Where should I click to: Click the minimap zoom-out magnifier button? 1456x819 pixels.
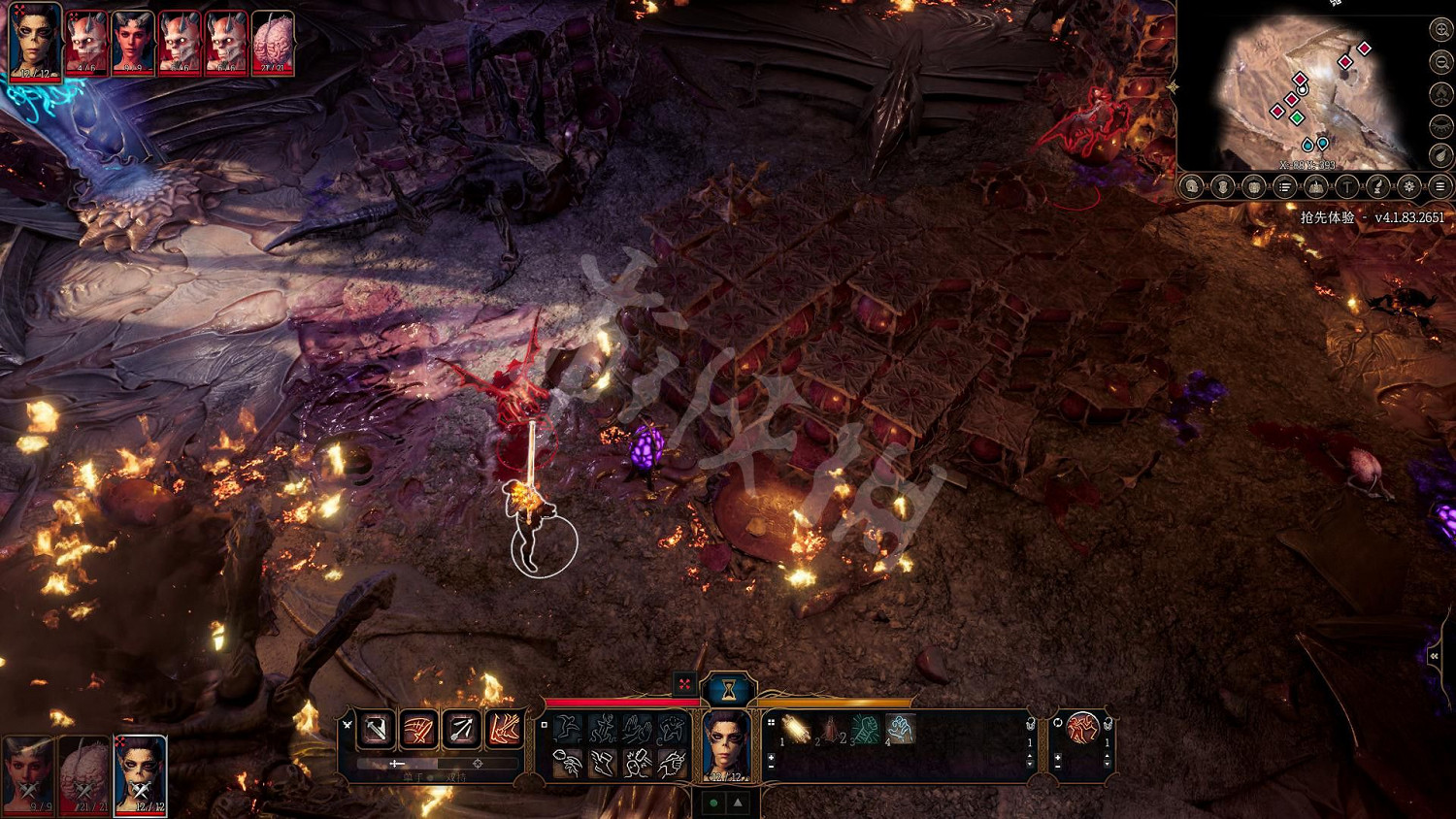point(1440,62)
